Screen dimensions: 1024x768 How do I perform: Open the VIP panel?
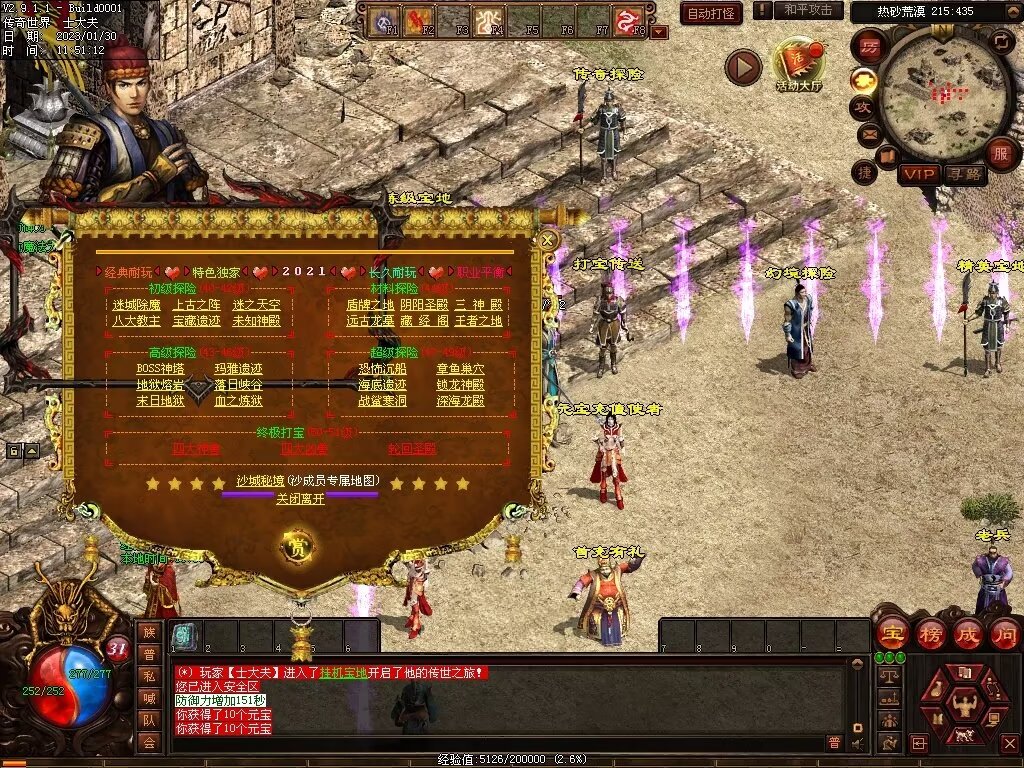click(x=918, y=174)
